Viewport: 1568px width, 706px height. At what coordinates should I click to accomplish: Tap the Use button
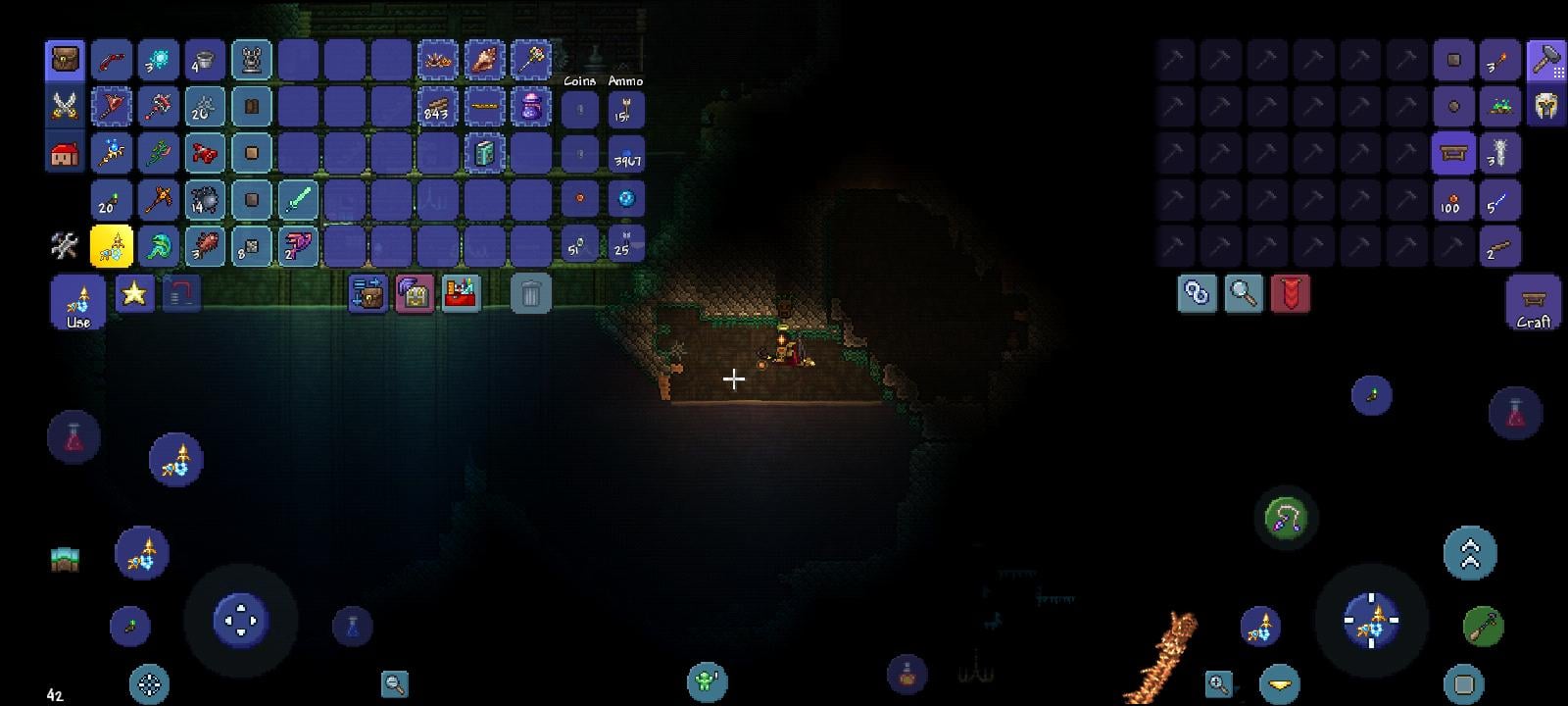coord(78,302)
